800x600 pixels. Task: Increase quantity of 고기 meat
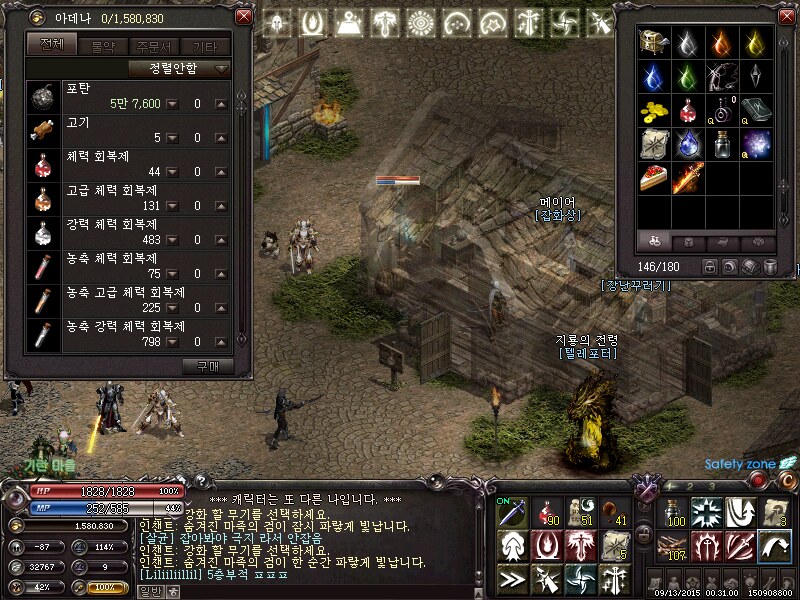(x=220, y=139)
